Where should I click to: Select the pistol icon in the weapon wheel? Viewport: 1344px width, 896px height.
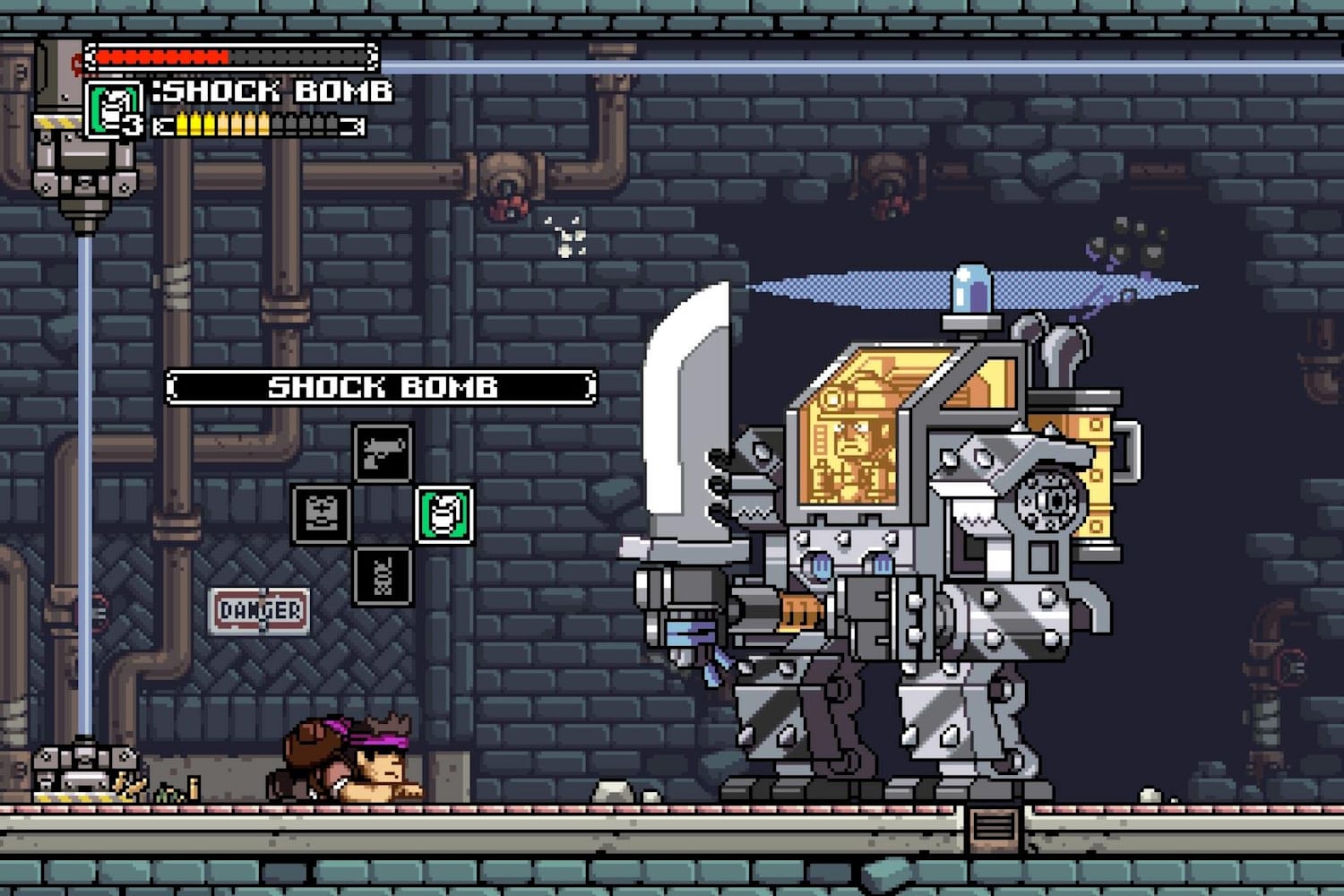[x=384, y=452]
